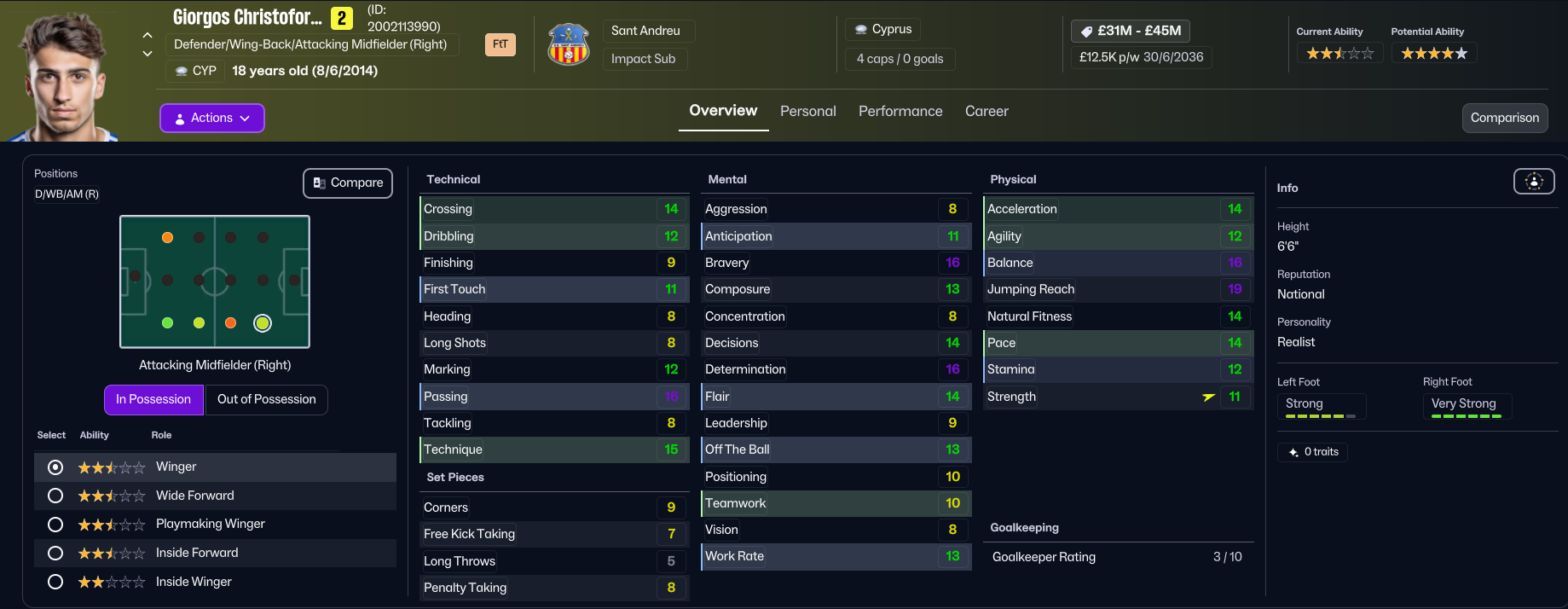The width and height of the screenshot is (1568, 609).
Task: Select the Playmaking Winger role
Action: pos(55,525)
